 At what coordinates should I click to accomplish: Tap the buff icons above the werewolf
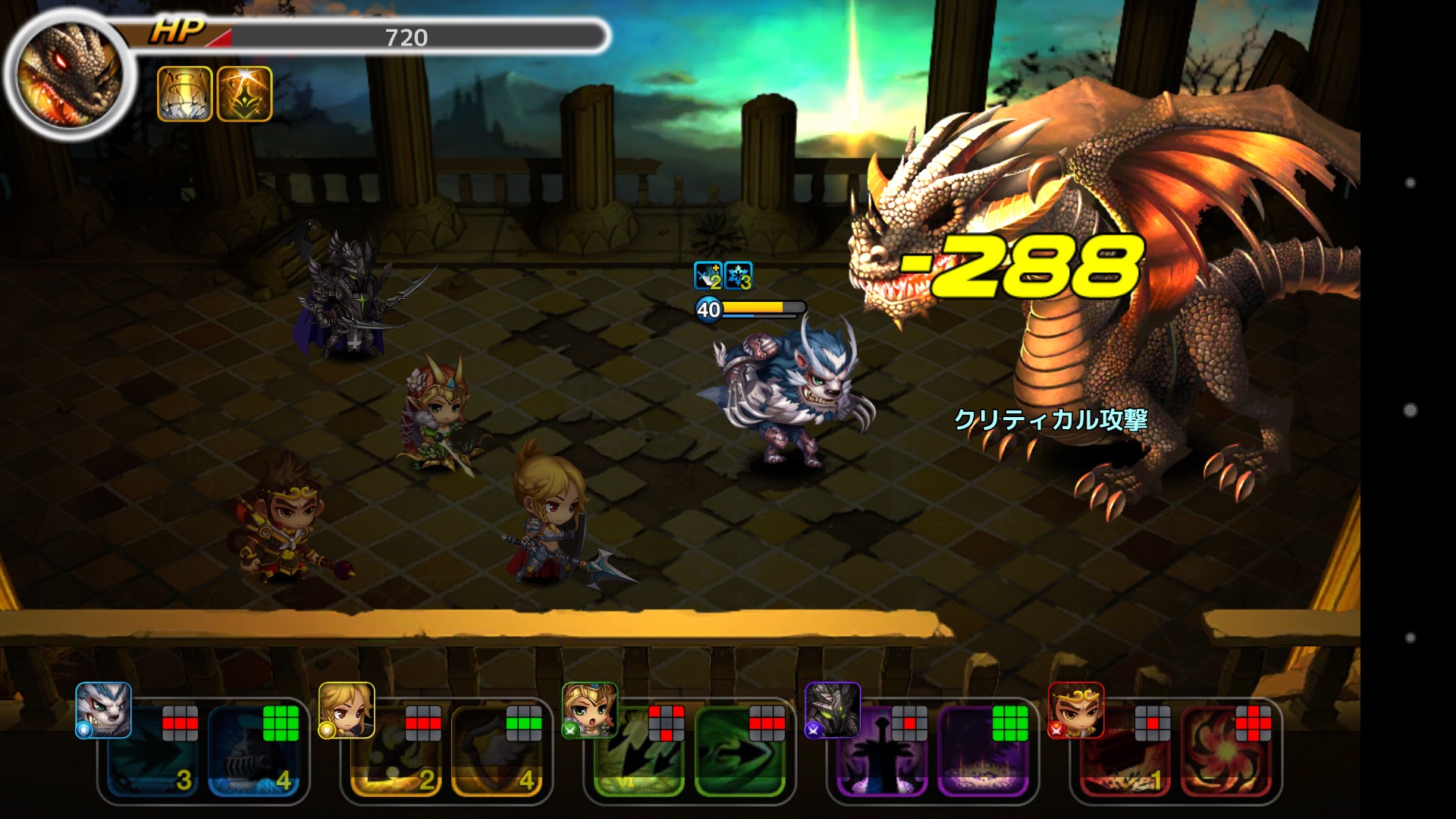coord(723,276)
